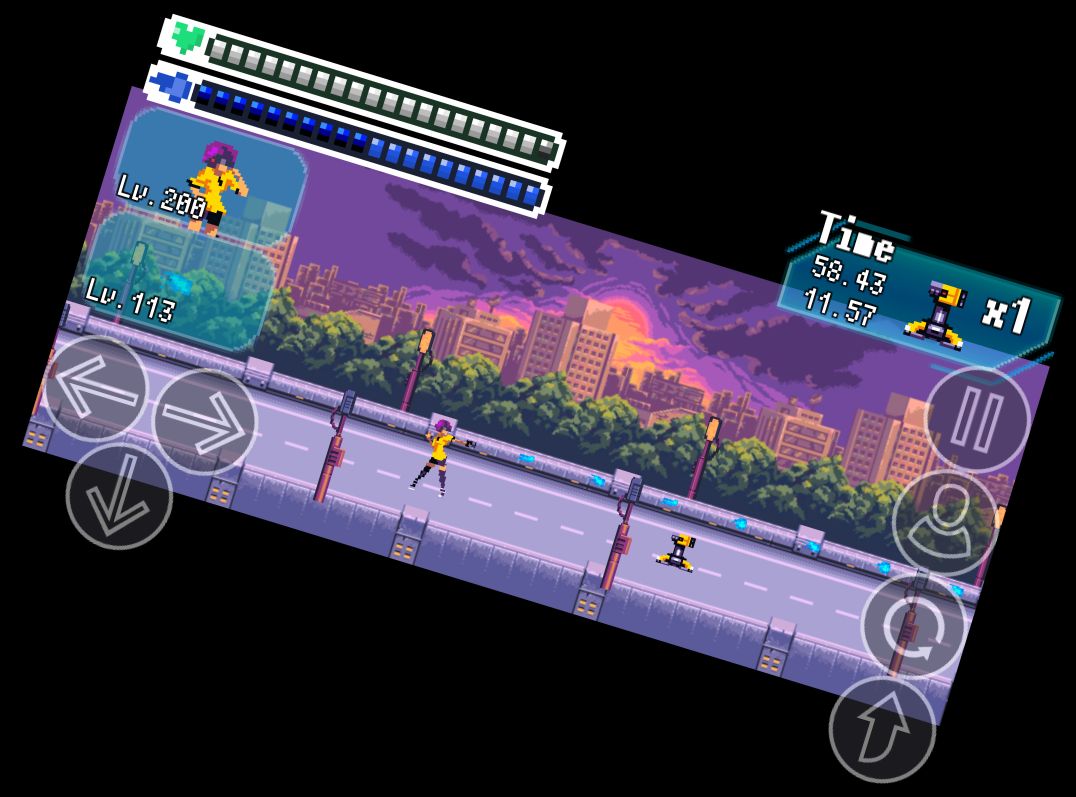Tap the circular rotate arrow button

coord(913,626)
